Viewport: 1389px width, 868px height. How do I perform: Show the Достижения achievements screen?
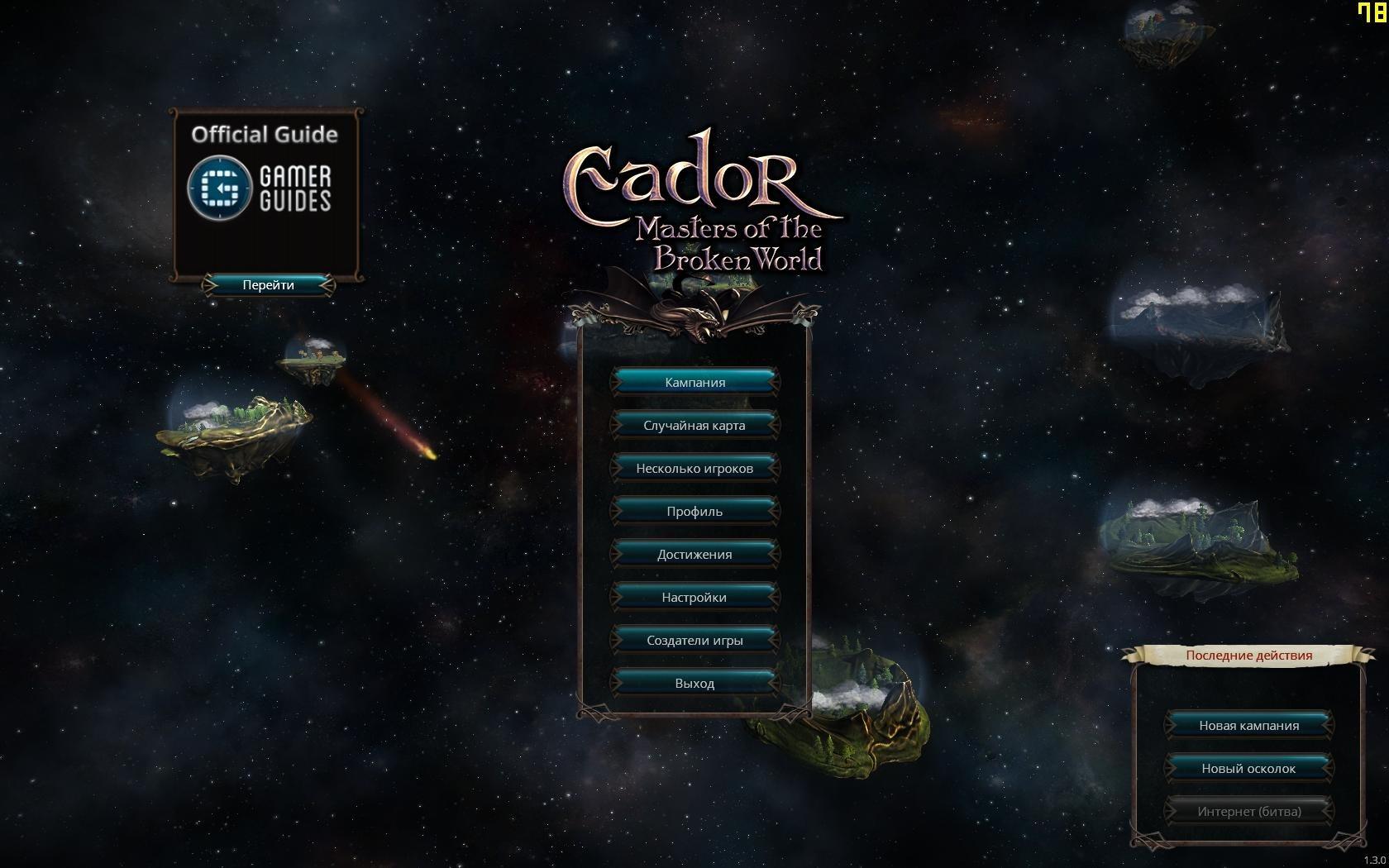tap(694, 554)
